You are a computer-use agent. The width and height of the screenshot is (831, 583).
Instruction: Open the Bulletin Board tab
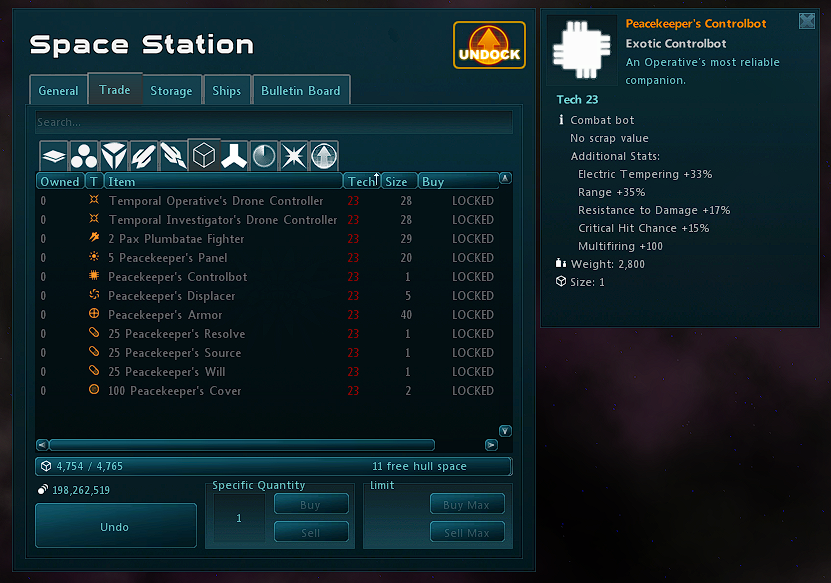coord(300,90)
